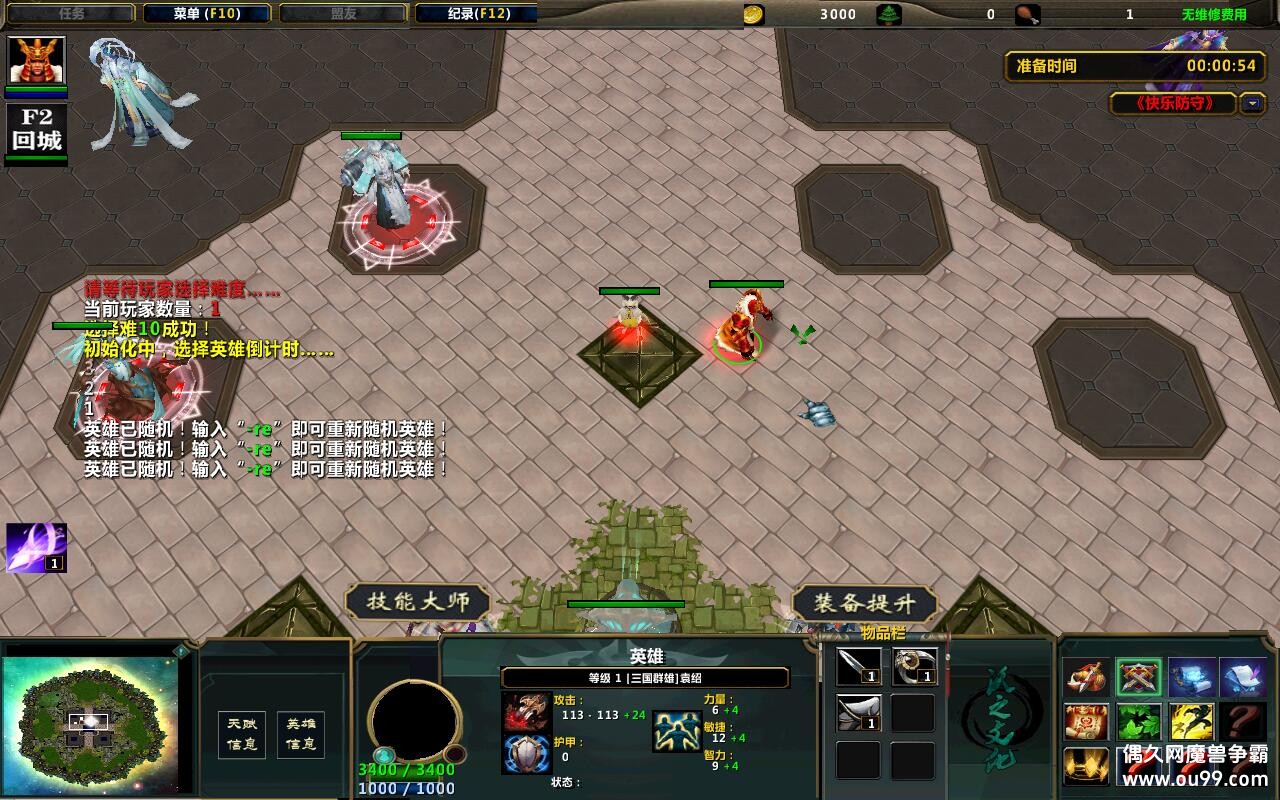The width and height of the screenshot is (1280, 800).
Task: Expand the 快乐防守 scoreboard dropdown arrow
Action: click(1252, 103)
